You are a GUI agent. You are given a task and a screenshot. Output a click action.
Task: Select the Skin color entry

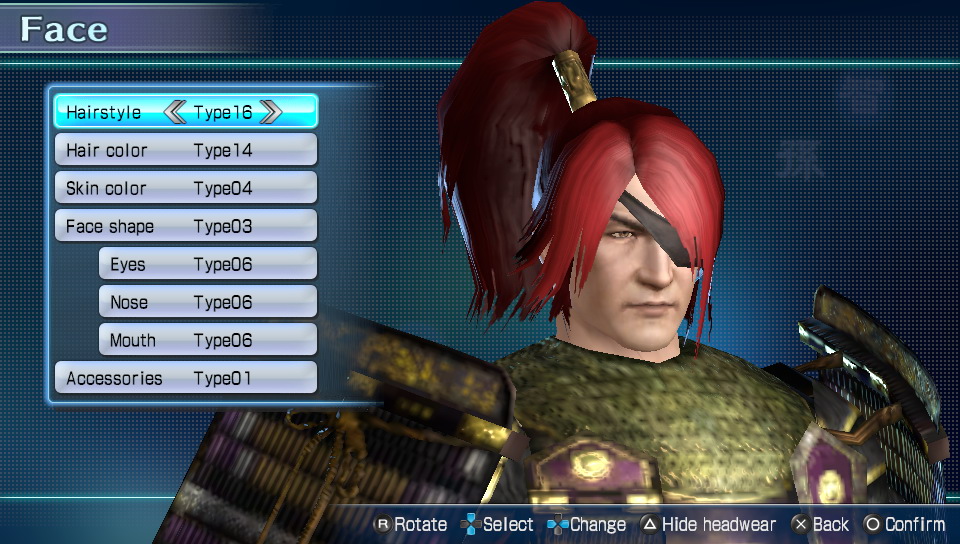click(x=185, y=188)
